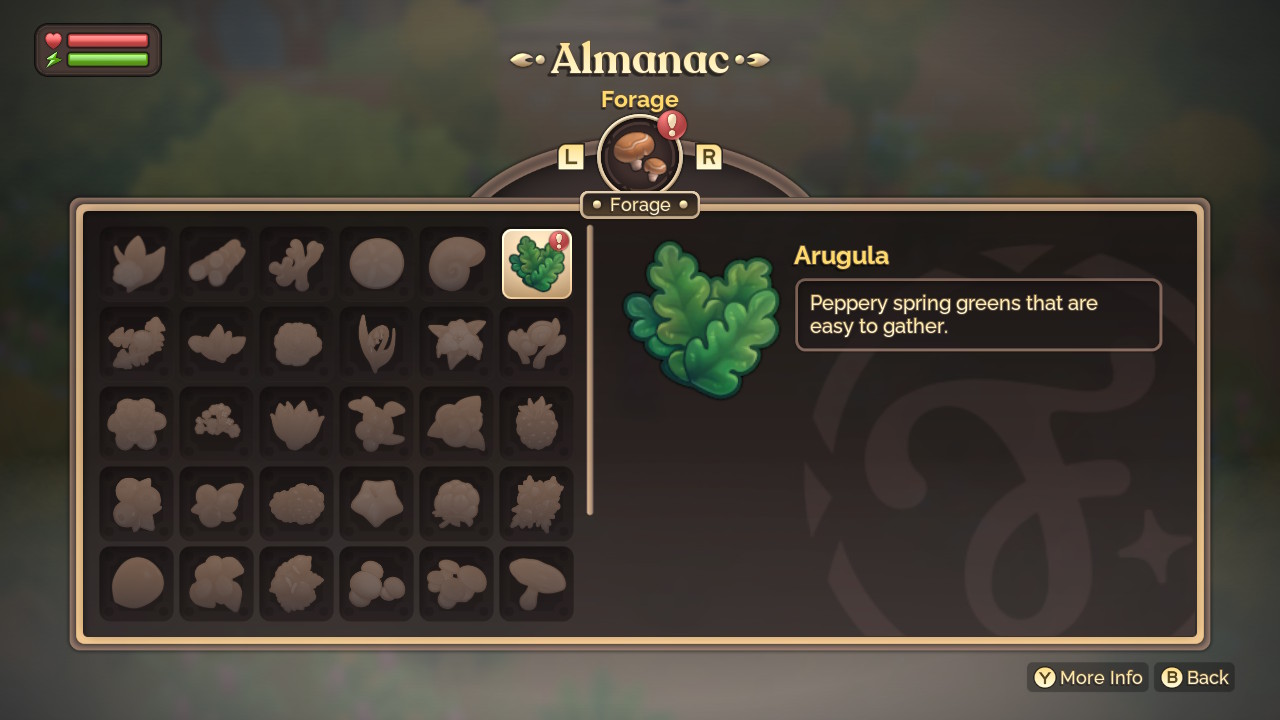This screenshot has height=720, width=1280.
Task: Click the L shoulder button to switch categories
Action: tap(572, 156)
